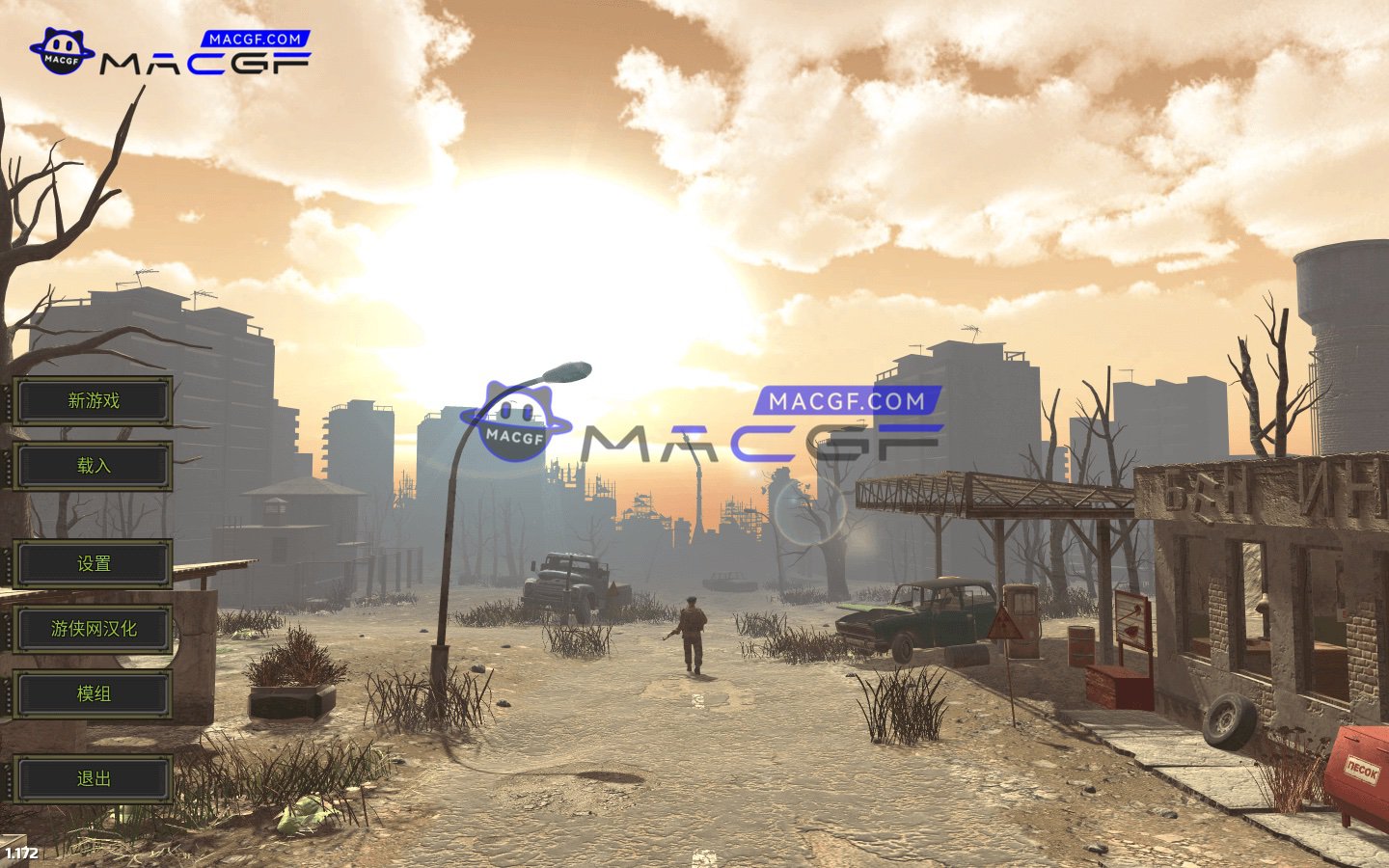Click the 游侠网汉化 localization button

pyautogui.click(x=93, y=628)
